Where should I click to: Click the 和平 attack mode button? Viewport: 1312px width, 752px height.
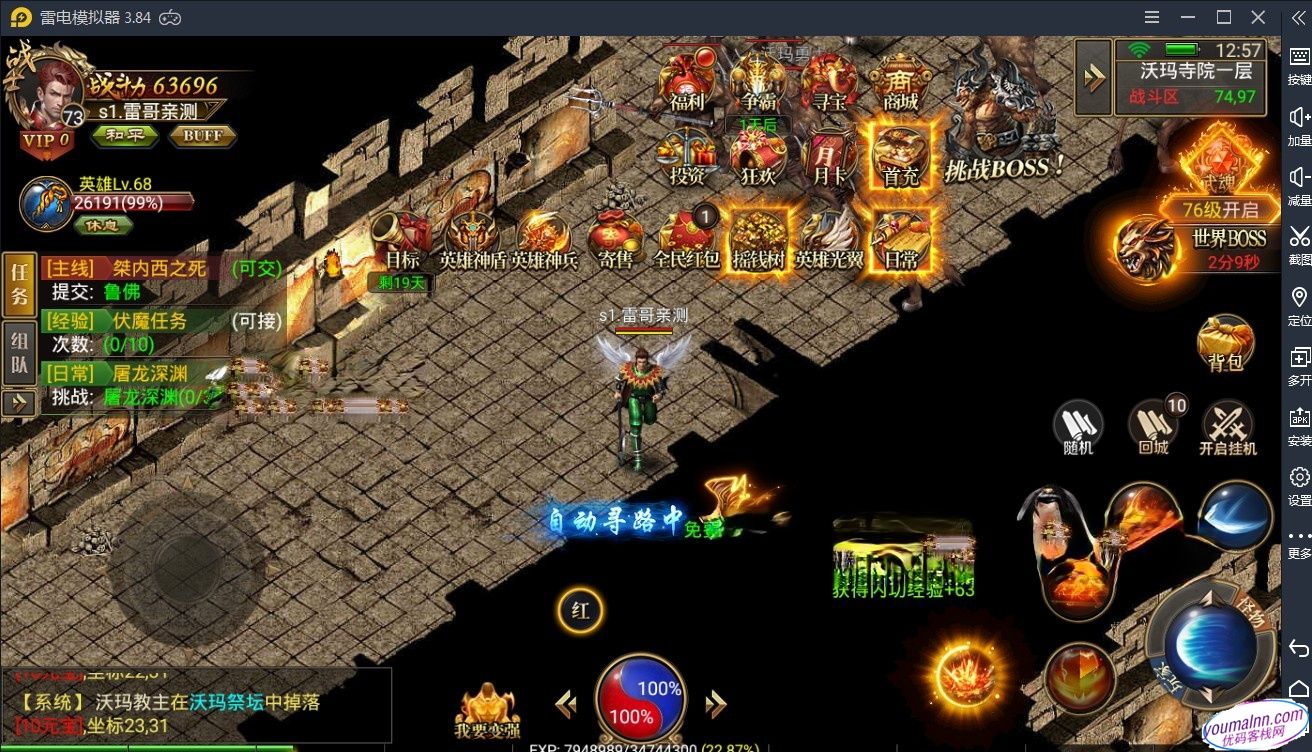tap(124, 136)
